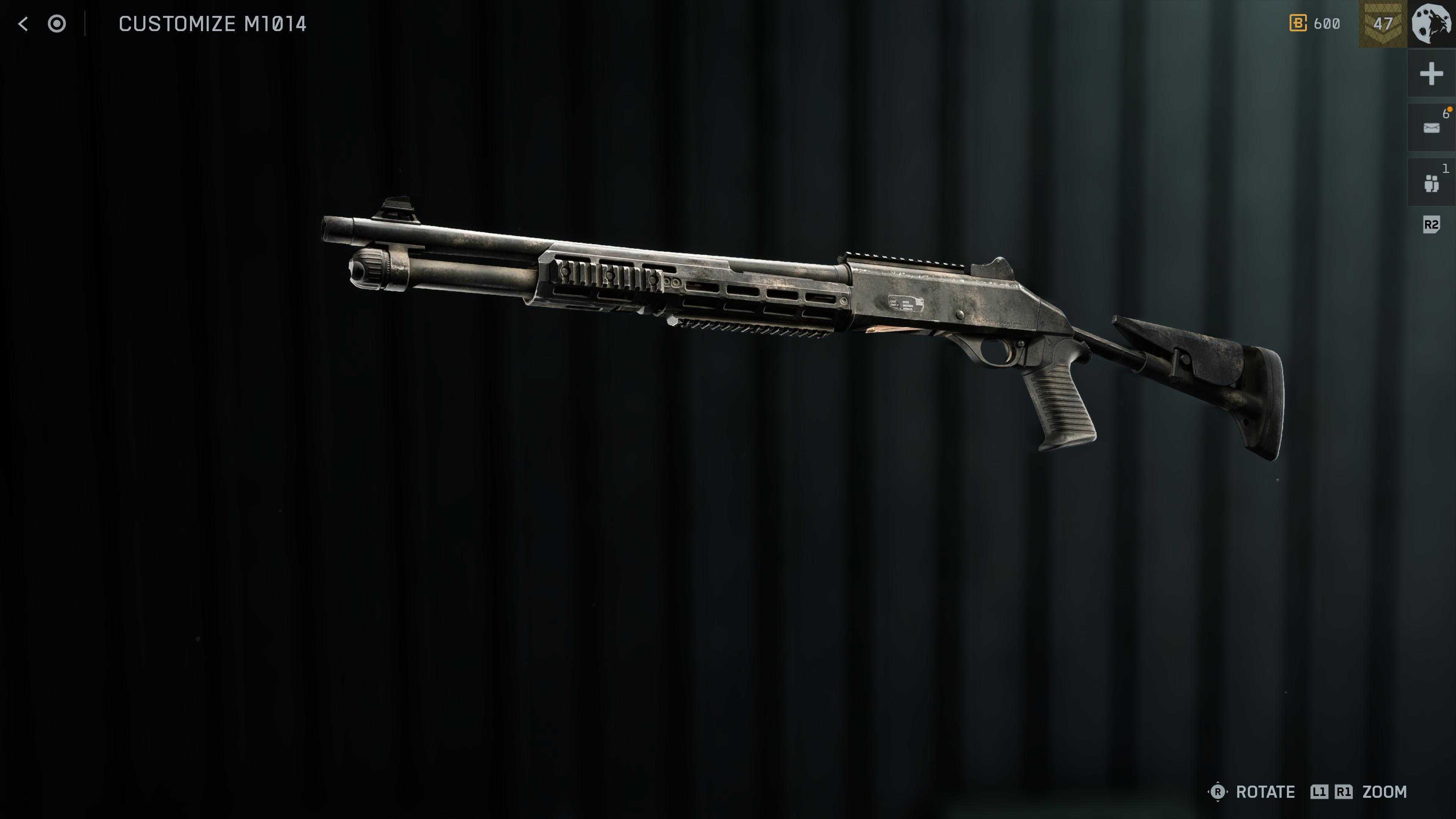Click the plus button in the sidebar
Image resolution: width=1456 pixels, height=819 pixels.
coord(1431,74)
